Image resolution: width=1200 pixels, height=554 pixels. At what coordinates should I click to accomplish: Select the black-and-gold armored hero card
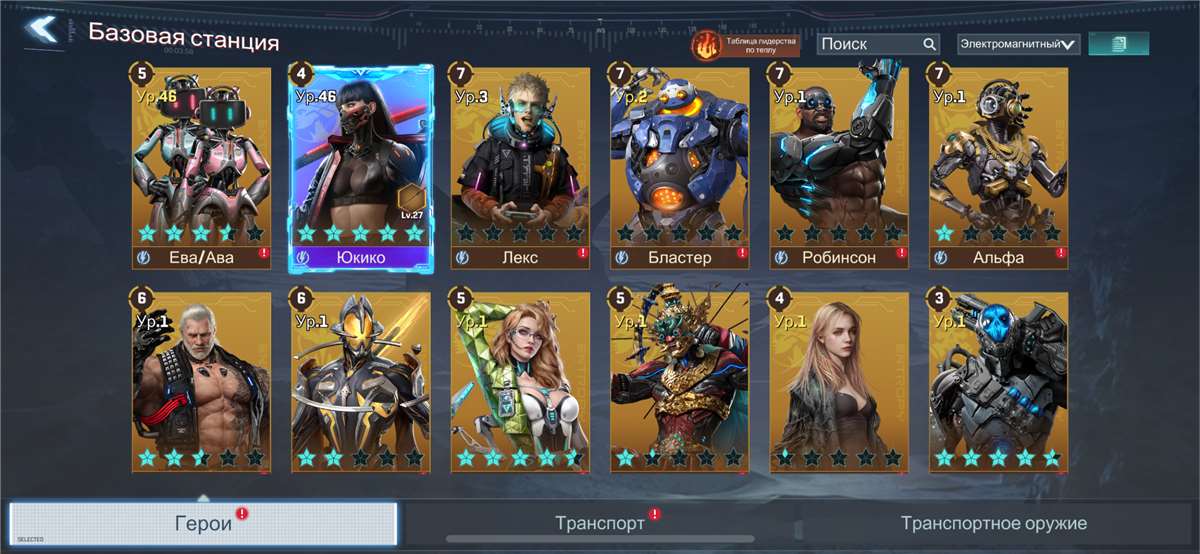(361, 382)
